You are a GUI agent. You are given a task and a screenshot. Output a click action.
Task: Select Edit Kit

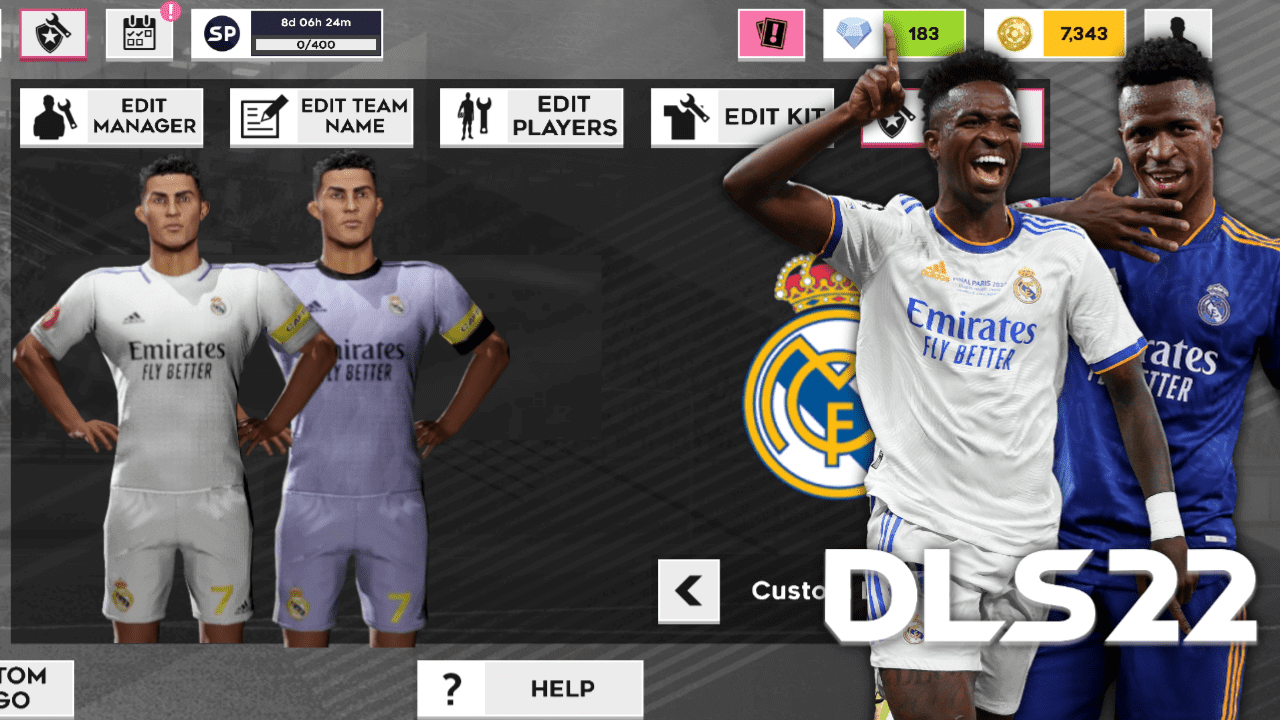[740, 116]
